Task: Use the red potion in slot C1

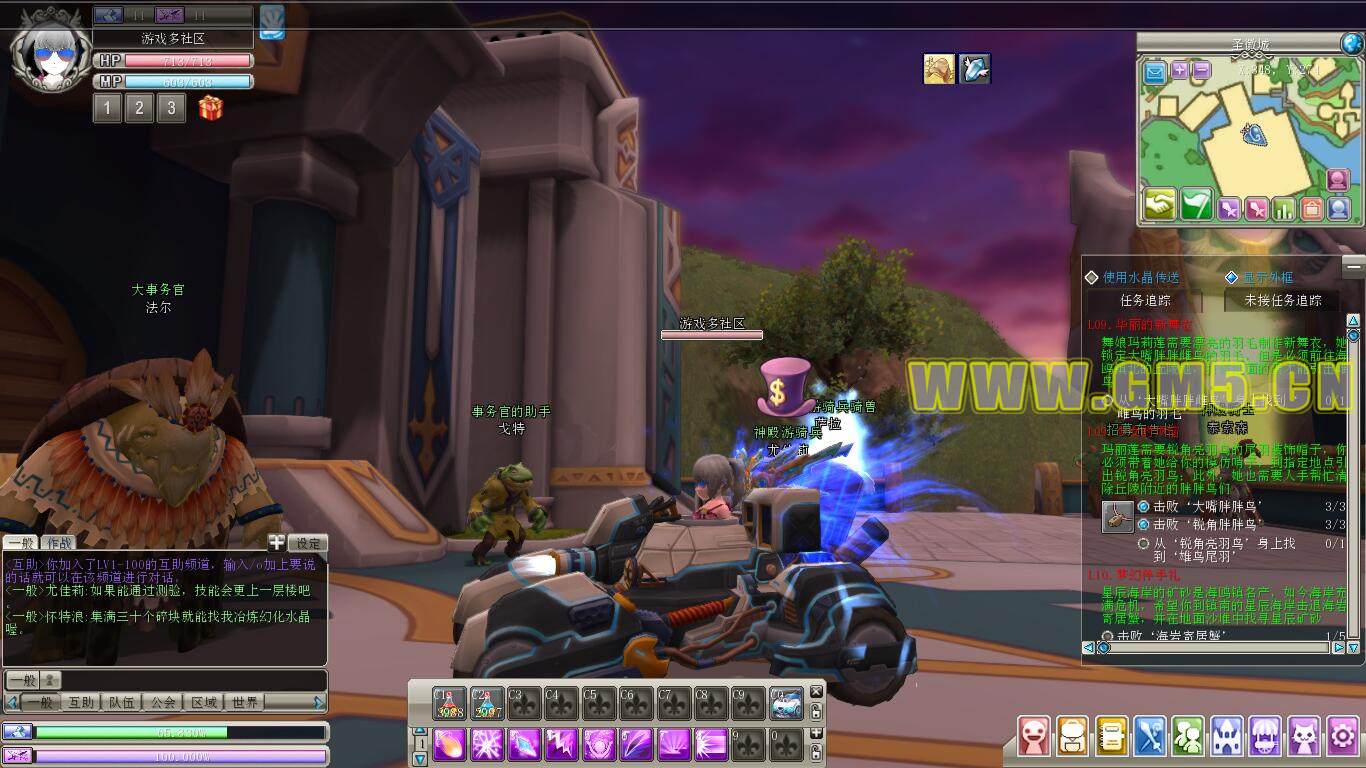Action: click(x=450, y=703)
